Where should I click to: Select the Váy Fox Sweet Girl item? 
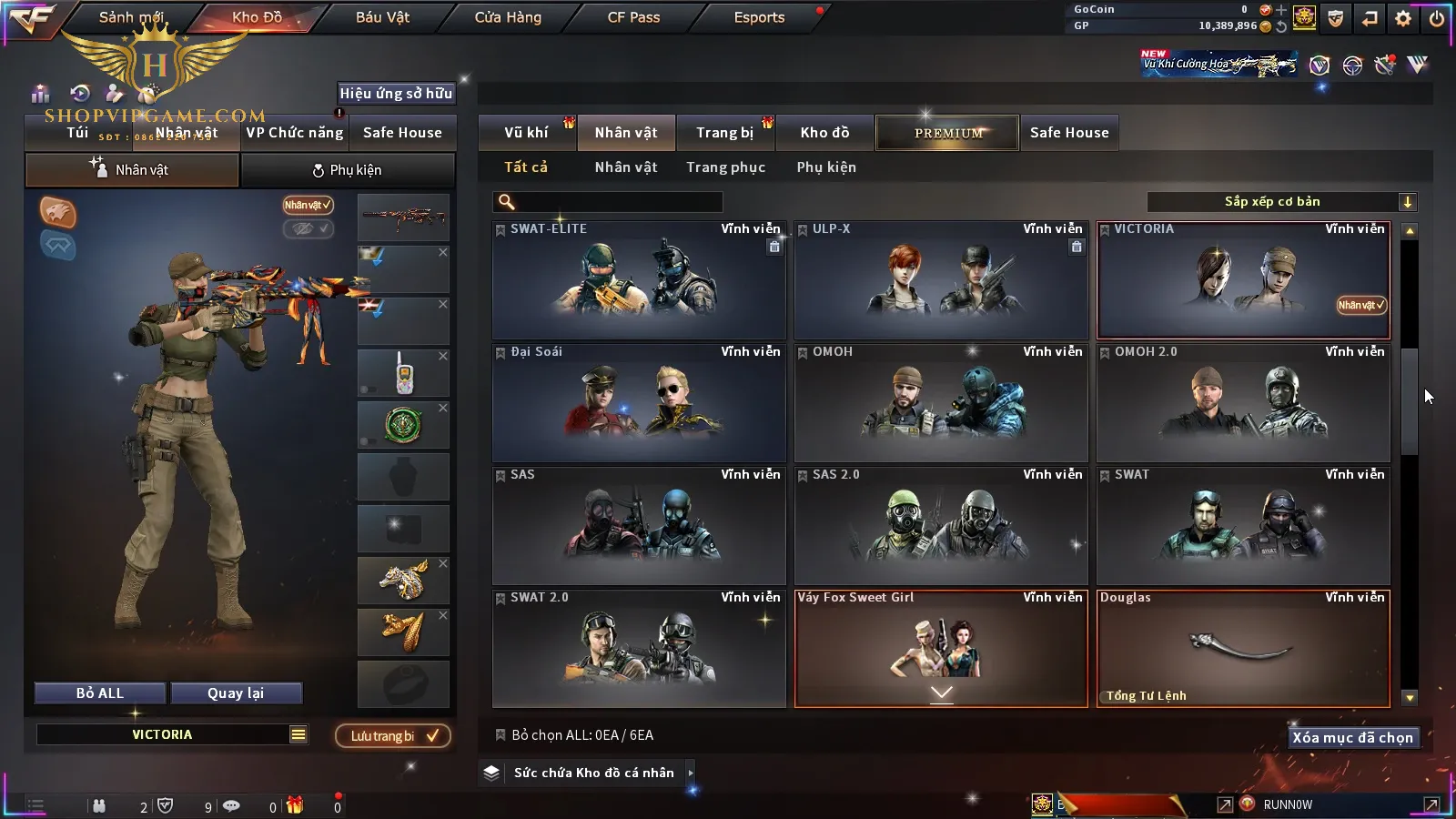pos(941,649)
